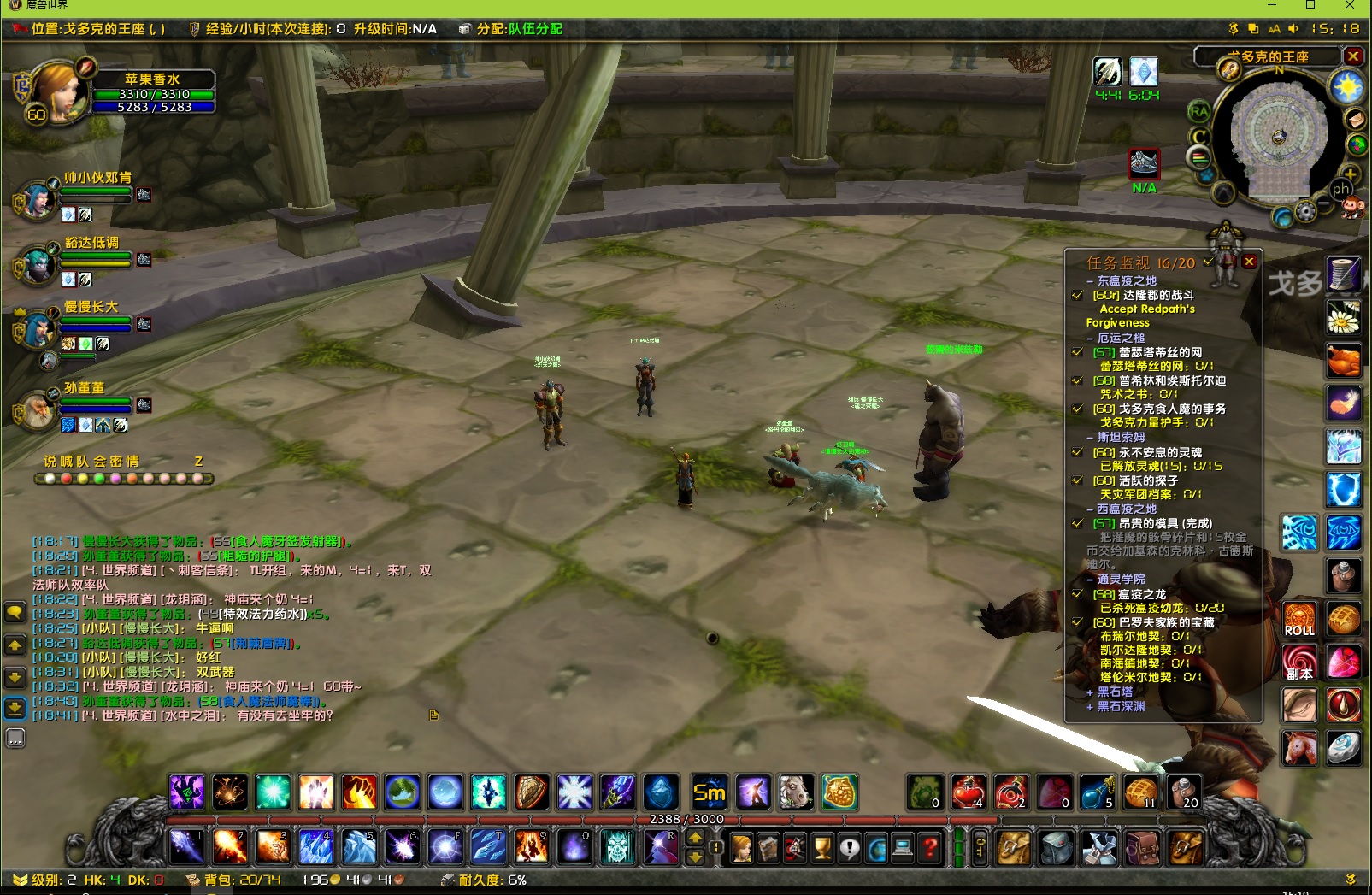Click the Throne of Gordok minimap

point(1278,137)
